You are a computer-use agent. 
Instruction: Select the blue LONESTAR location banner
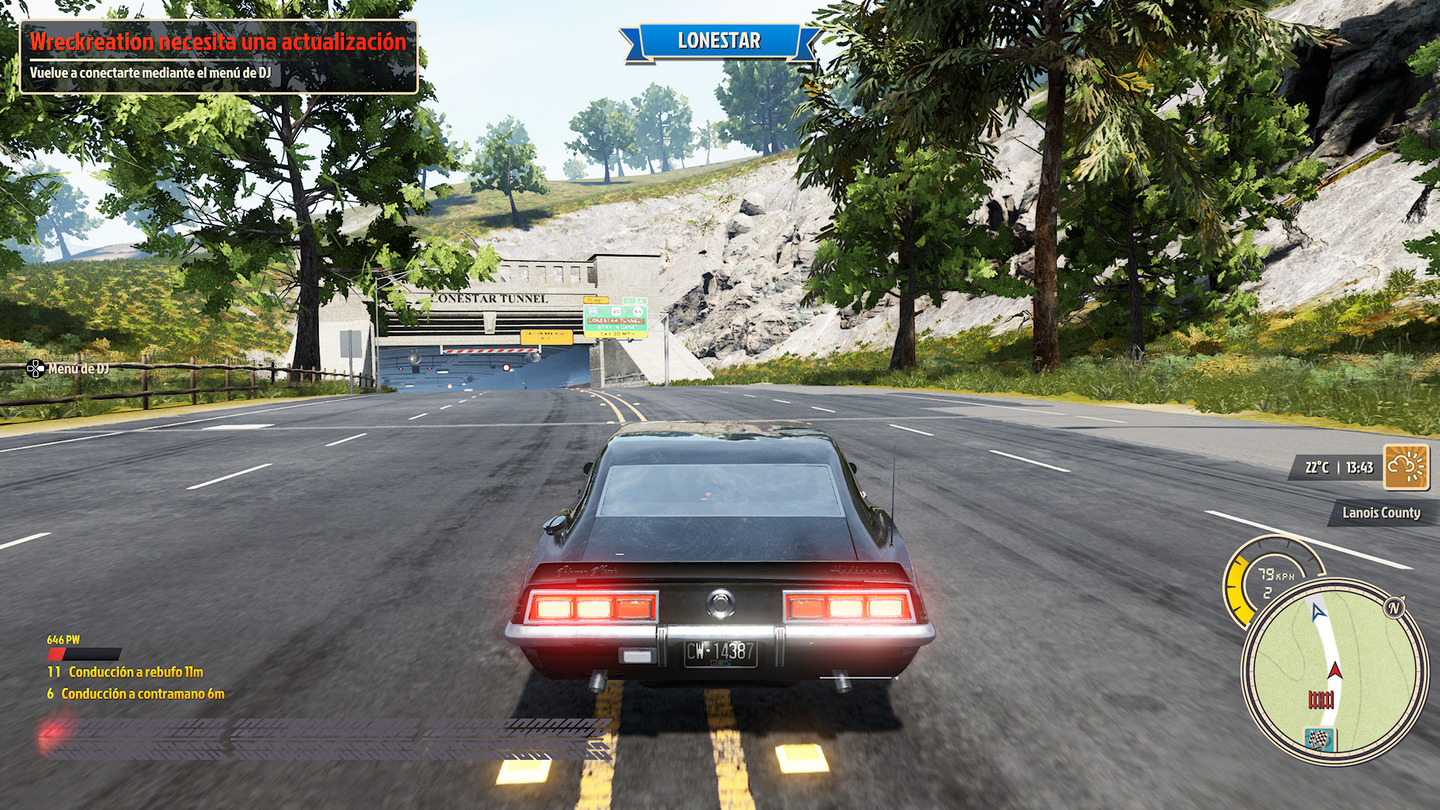[x=719, y=41]
